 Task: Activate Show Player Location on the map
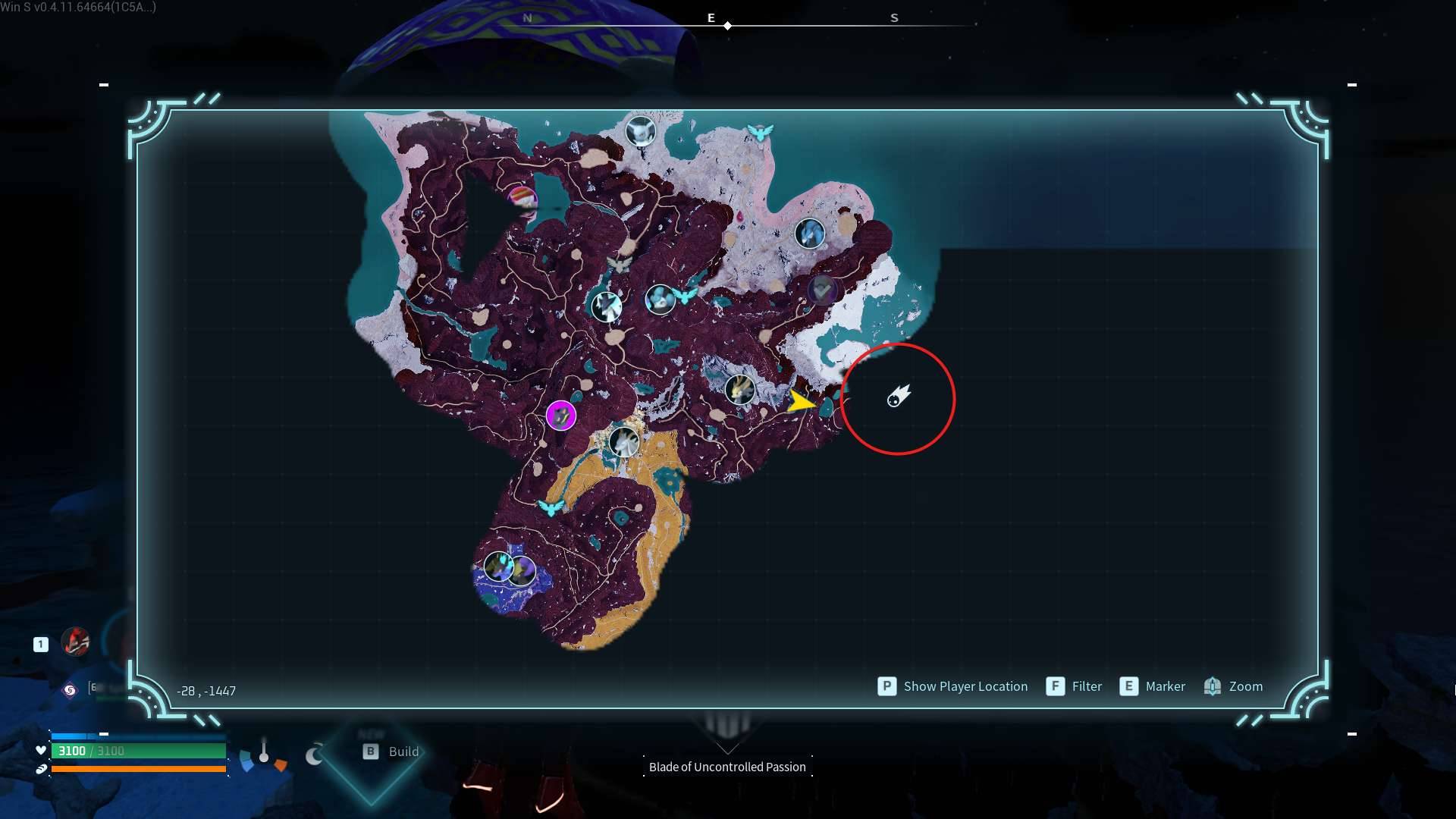tap(952, 686)
